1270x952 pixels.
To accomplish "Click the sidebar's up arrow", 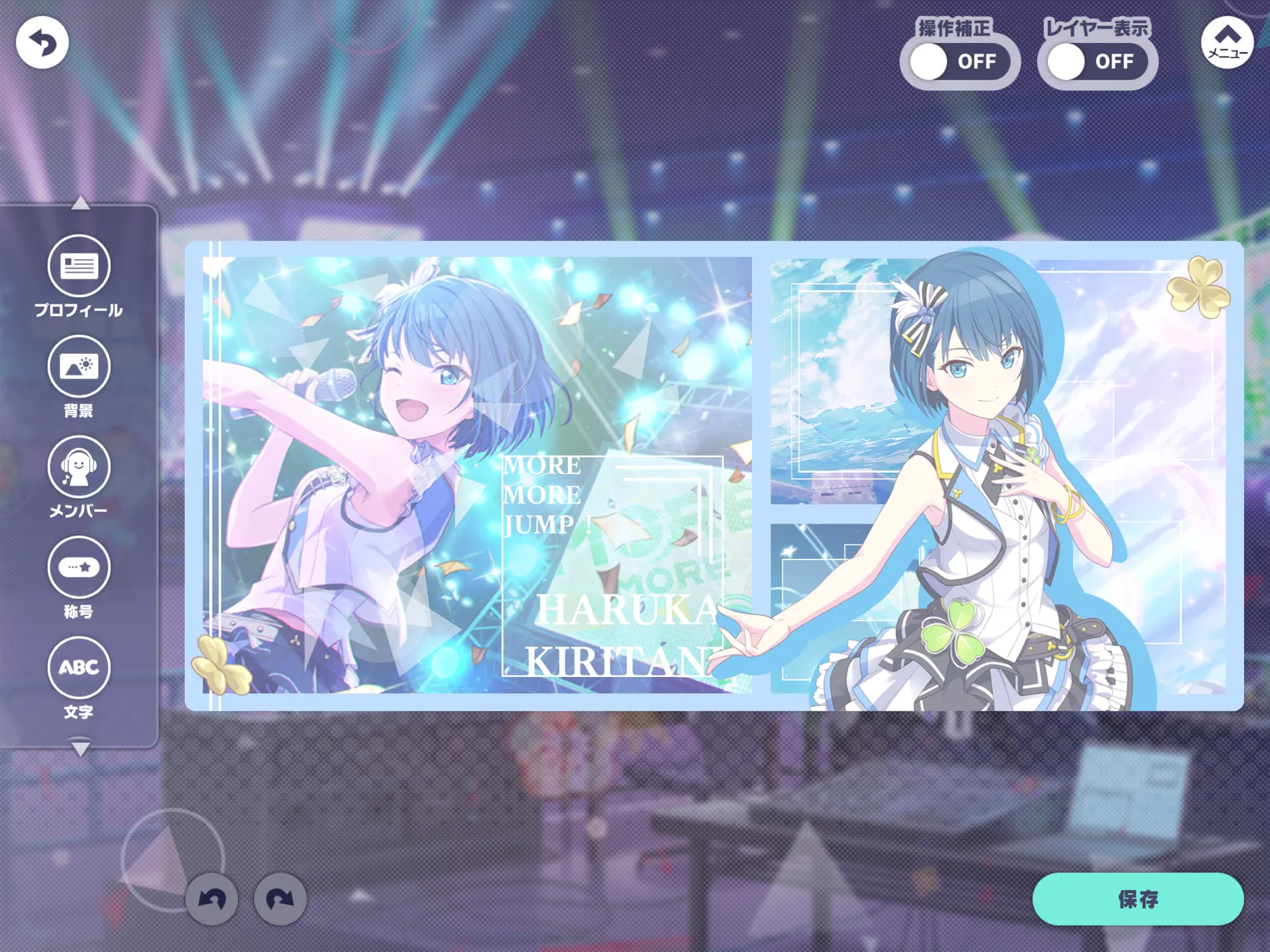I will tap(81, 204).
